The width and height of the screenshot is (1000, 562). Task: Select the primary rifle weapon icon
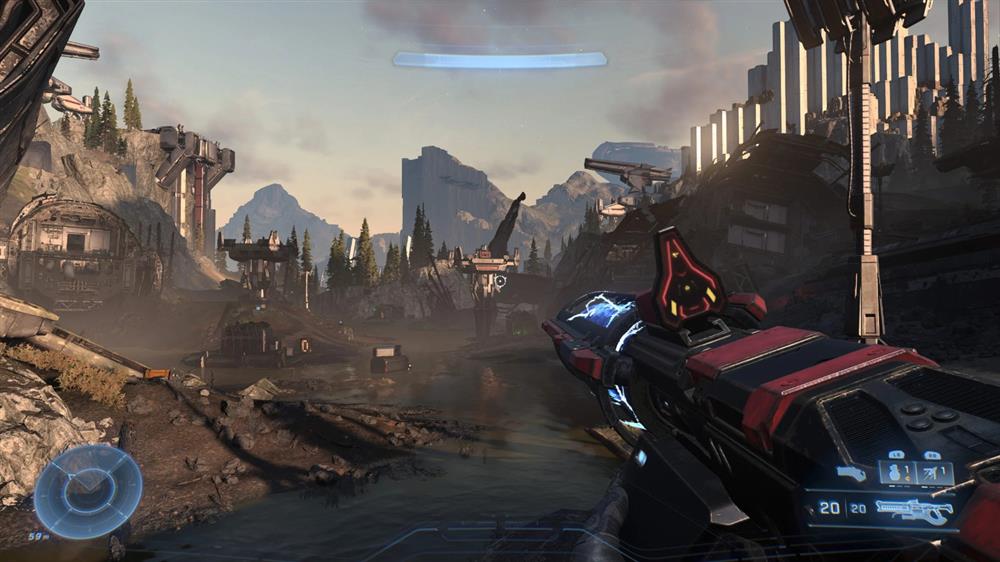click(x=912, y=510)
